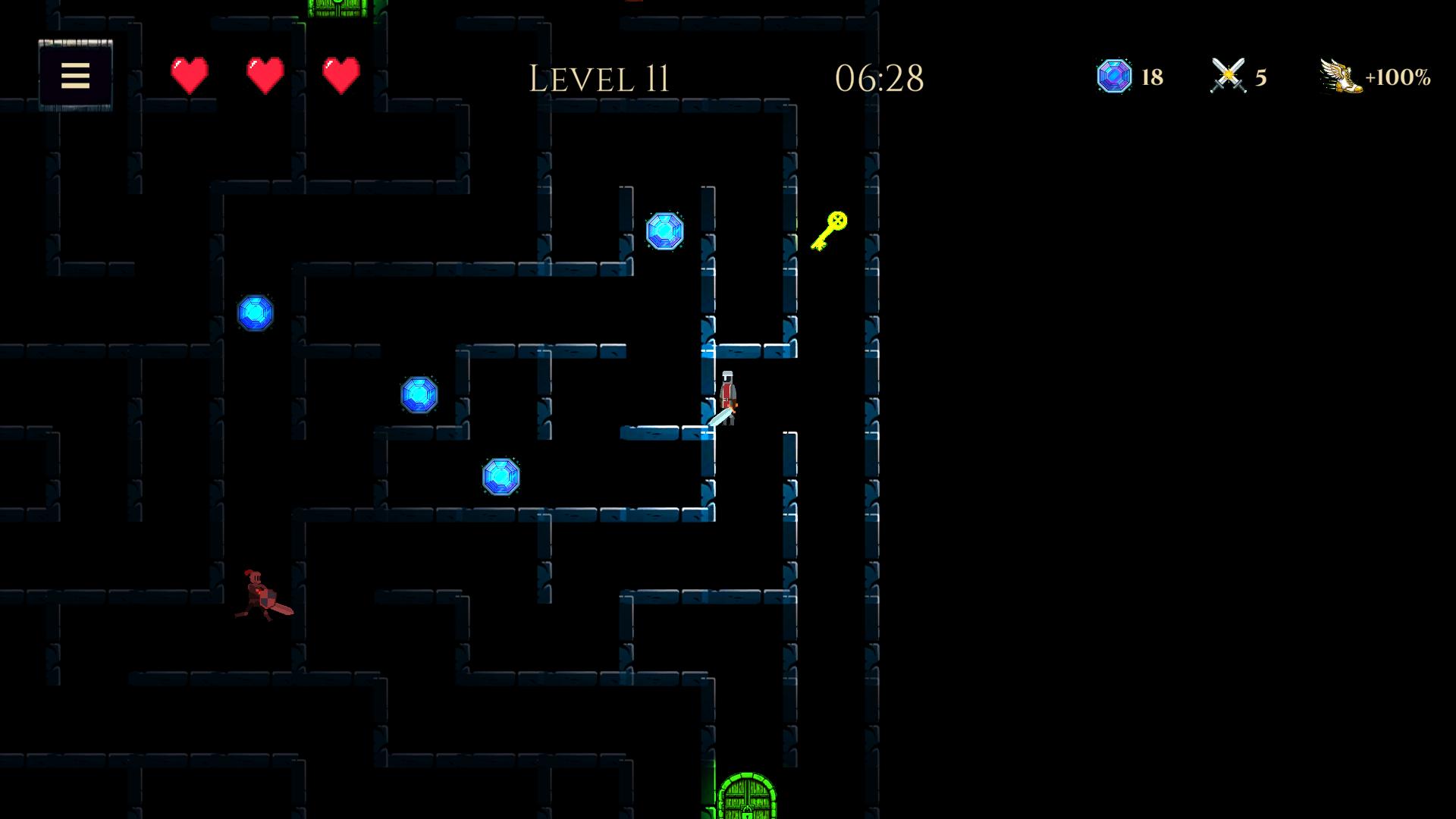
Task: Click the +100% speed boost label
Action: point(1399,76)
